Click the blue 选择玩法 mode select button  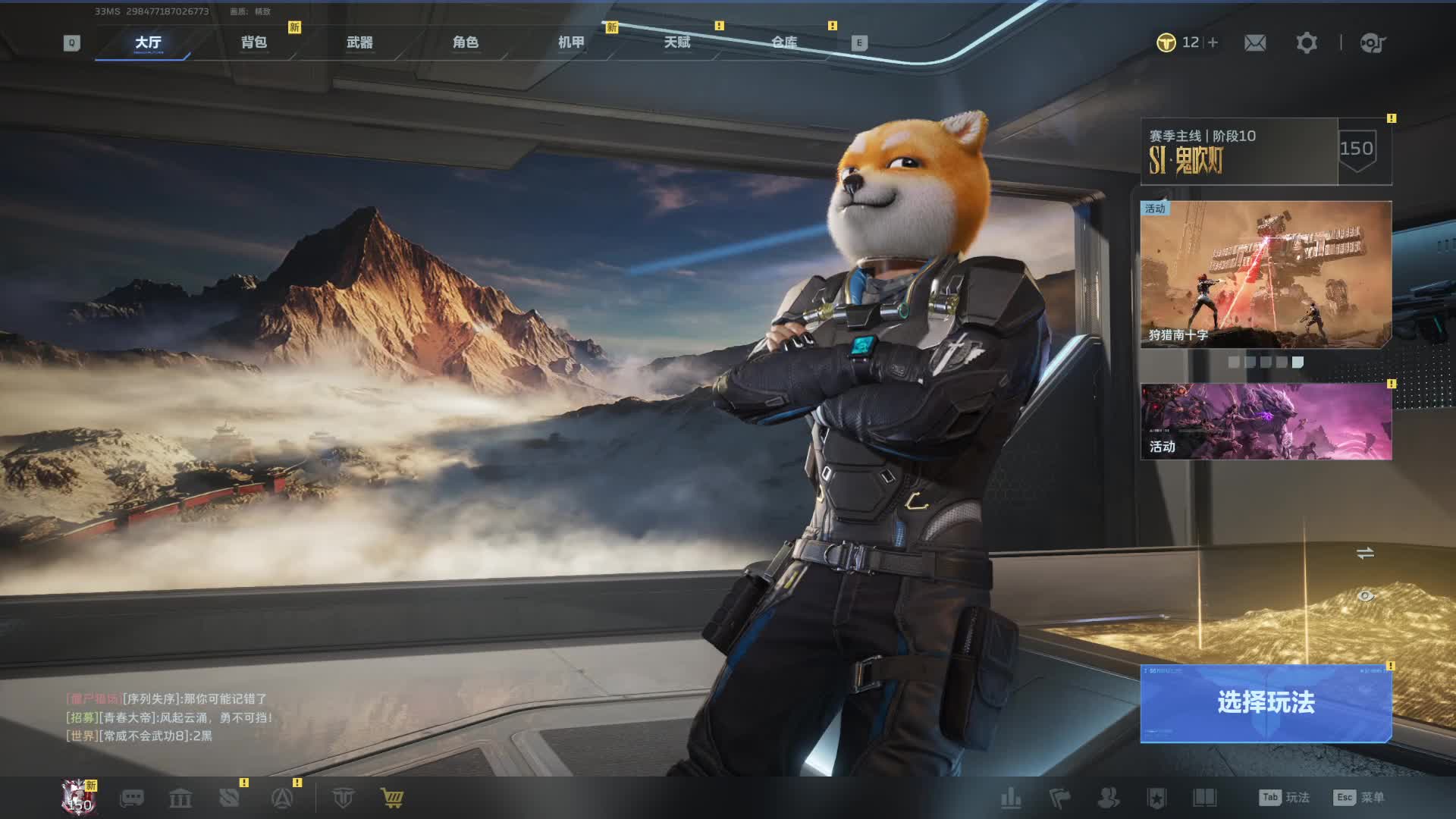tap(1266, 703)
